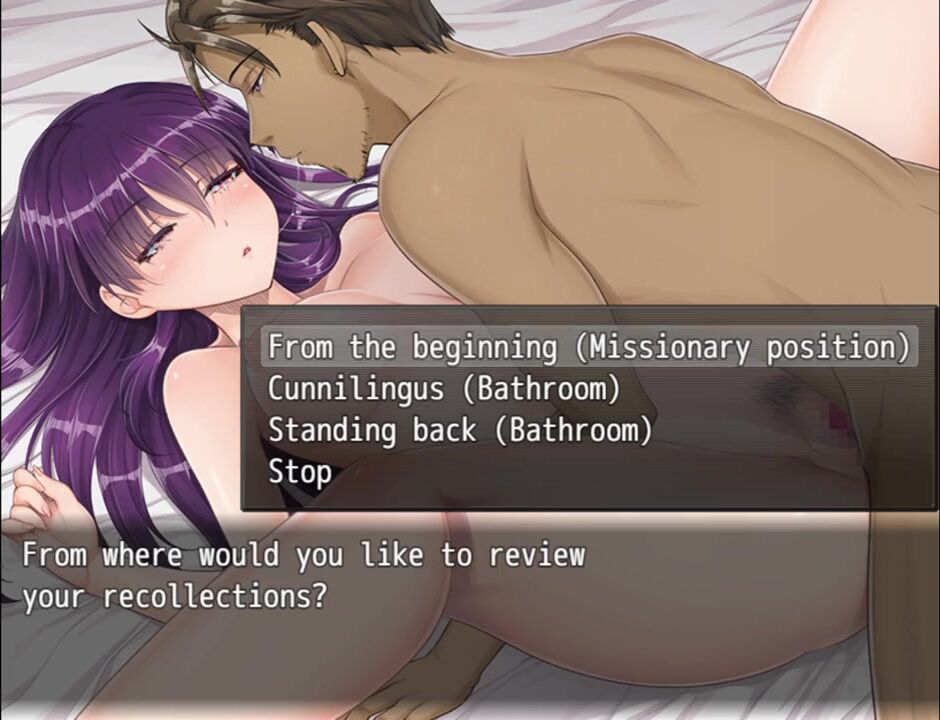The image size is (940, 720).
Task: Click 'Stop' to cancel the review
Action: click(x=300, y=472)
